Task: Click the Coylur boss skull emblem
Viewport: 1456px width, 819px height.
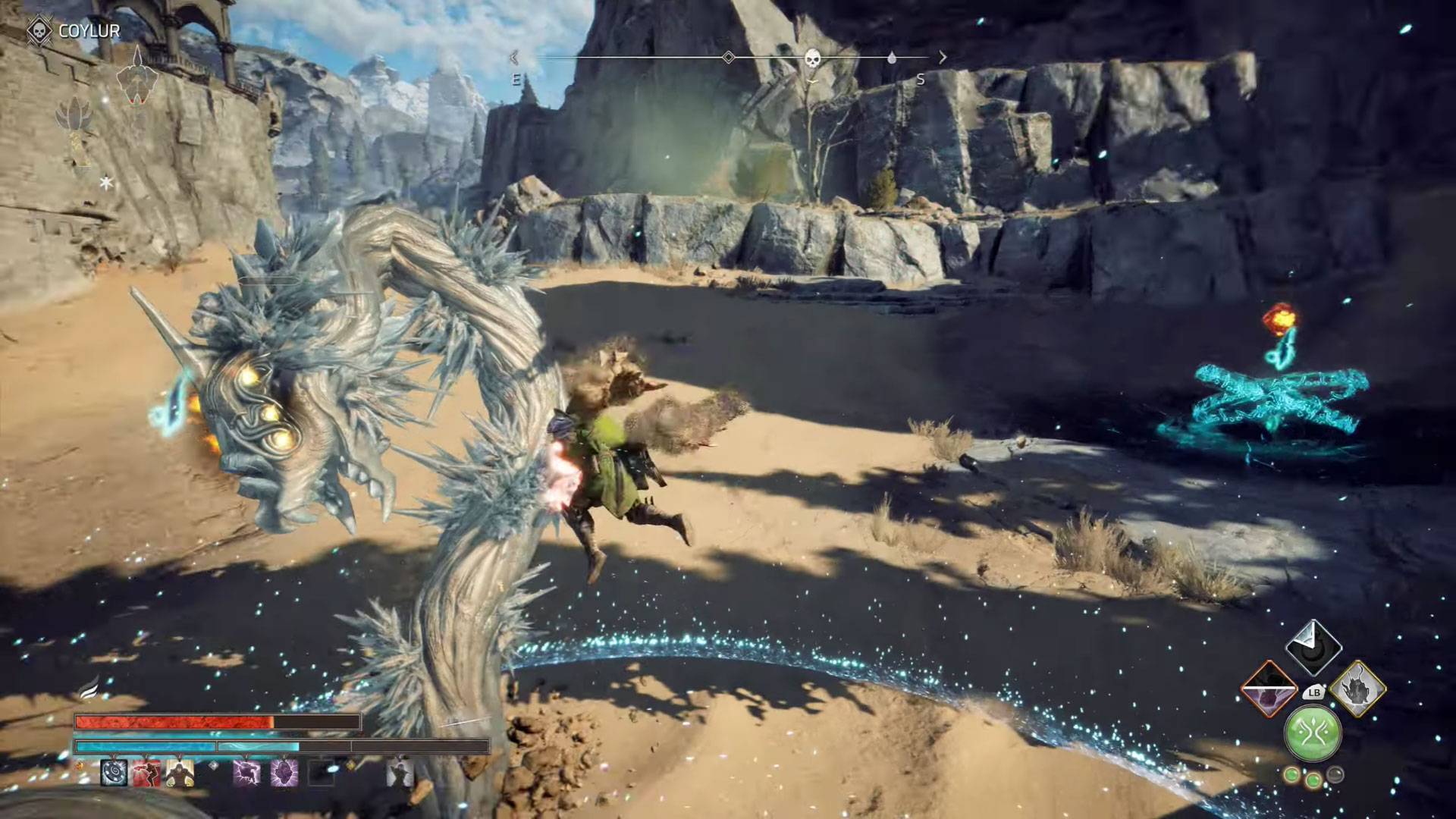Action: tap(39, 32)
